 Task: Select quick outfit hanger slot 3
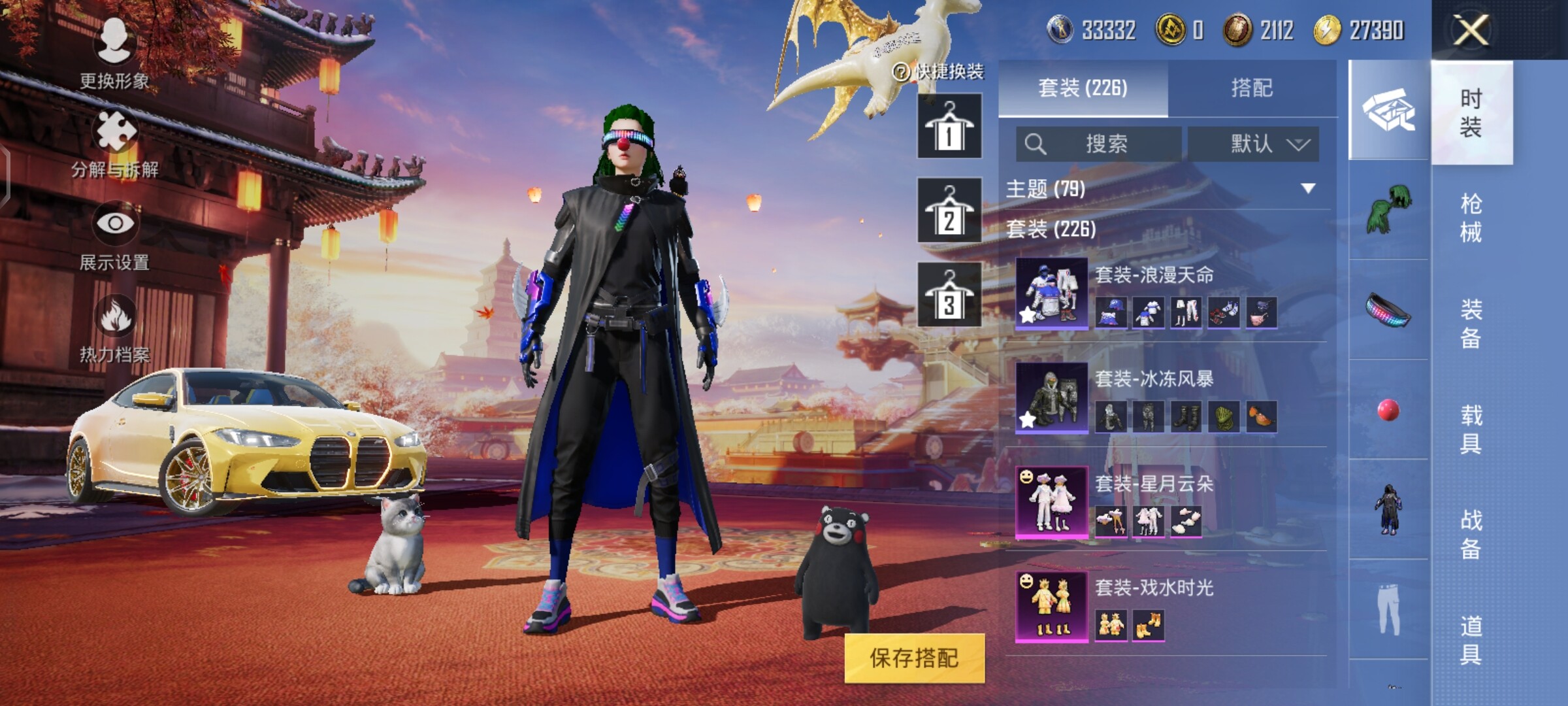(x=949, y=295)
